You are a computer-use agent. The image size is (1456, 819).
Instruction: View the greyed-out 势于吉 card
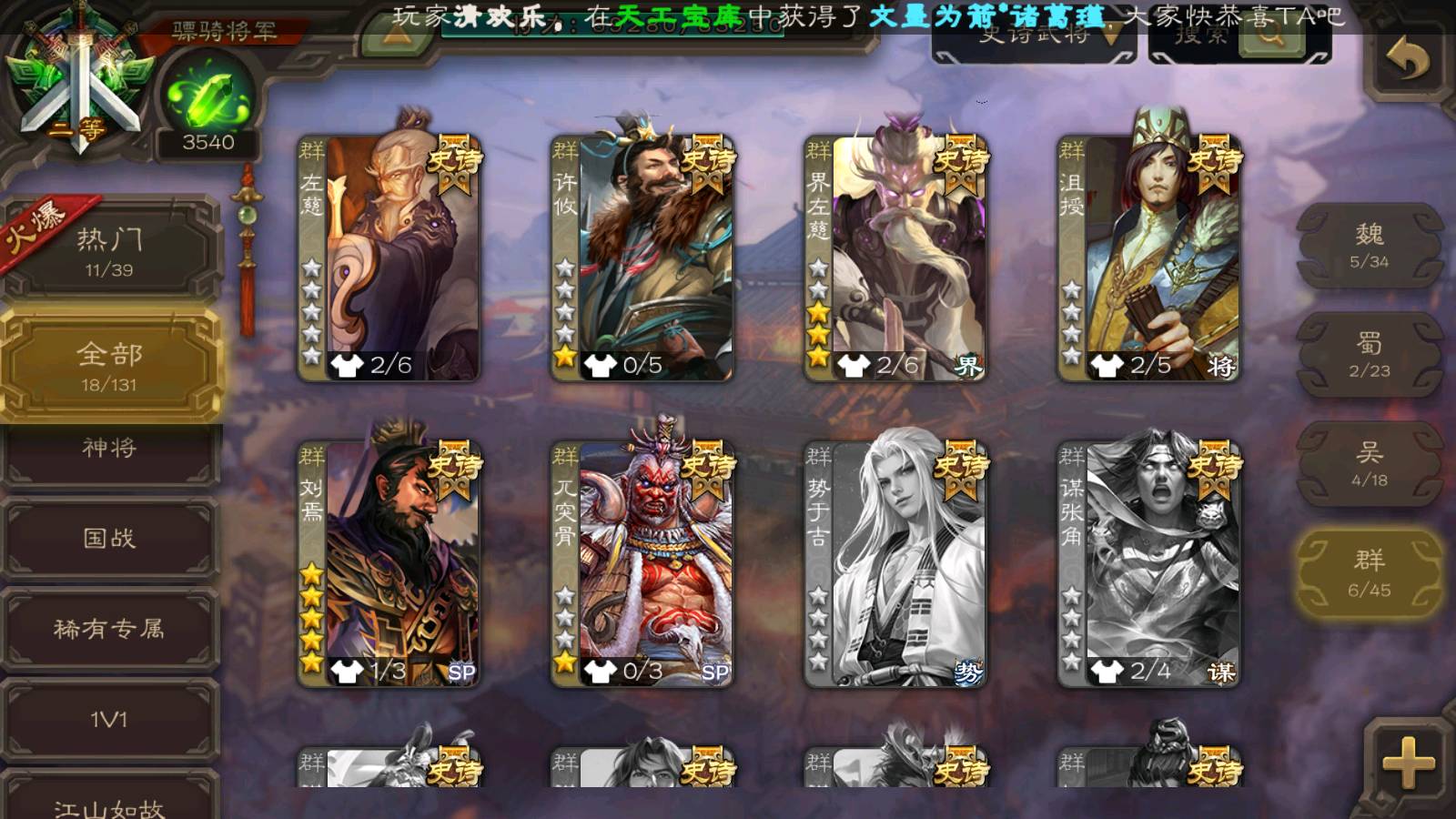(x=895, y=562)
